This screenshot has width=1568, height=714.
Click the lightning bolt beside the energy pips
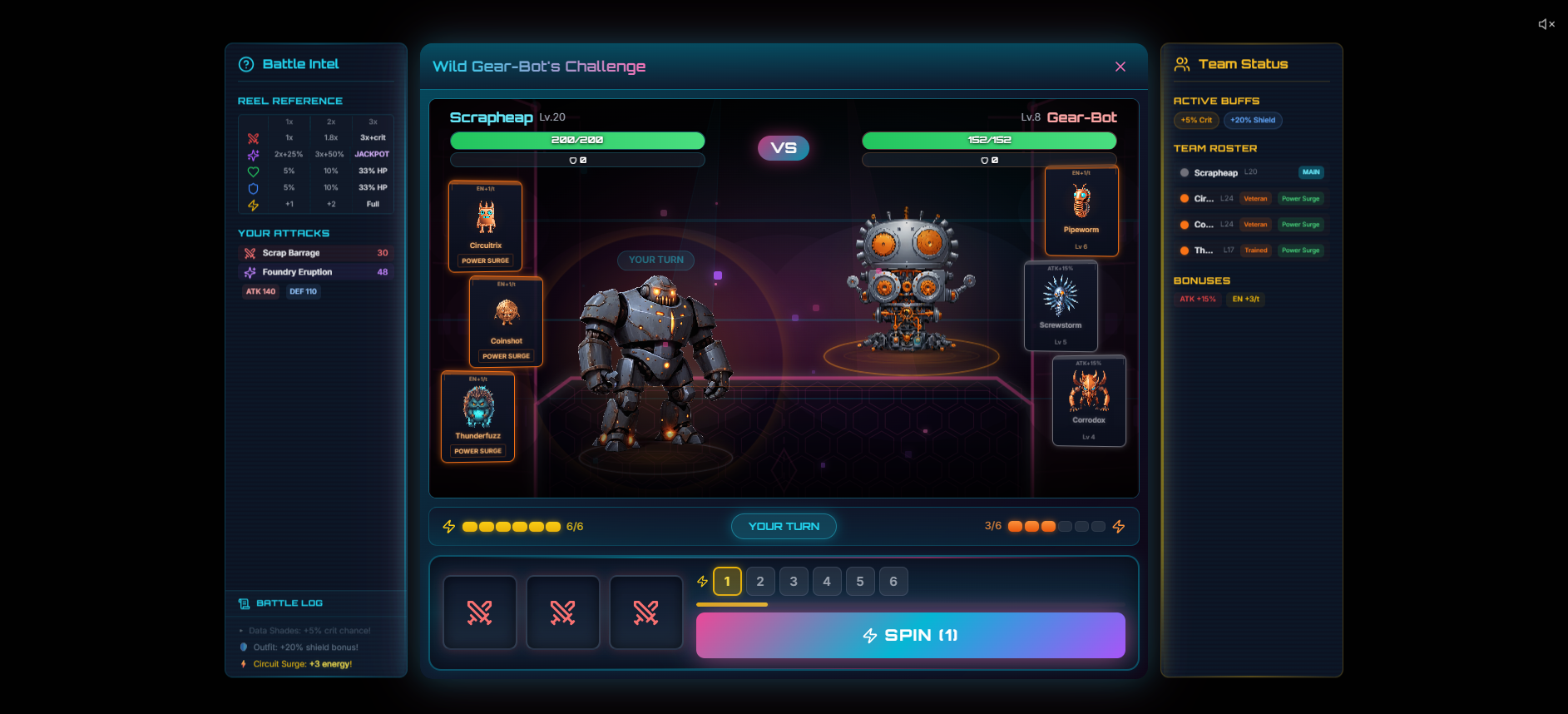(449, 526)
